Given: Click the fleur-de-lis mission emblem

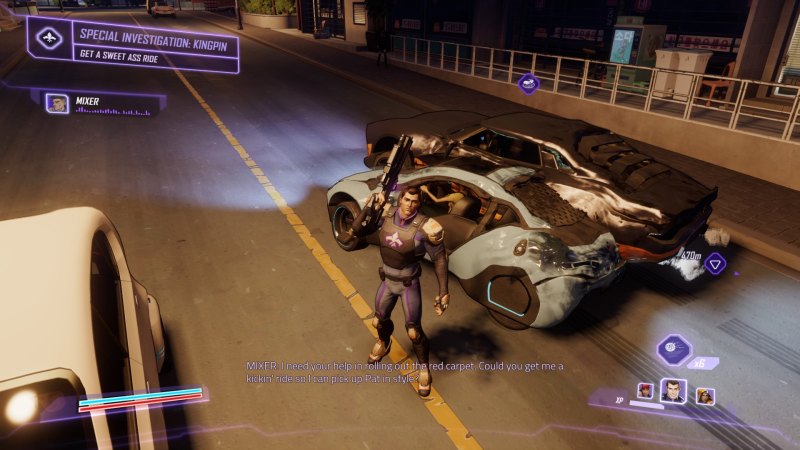Looking at the screenshot, I should click(49, 38).
